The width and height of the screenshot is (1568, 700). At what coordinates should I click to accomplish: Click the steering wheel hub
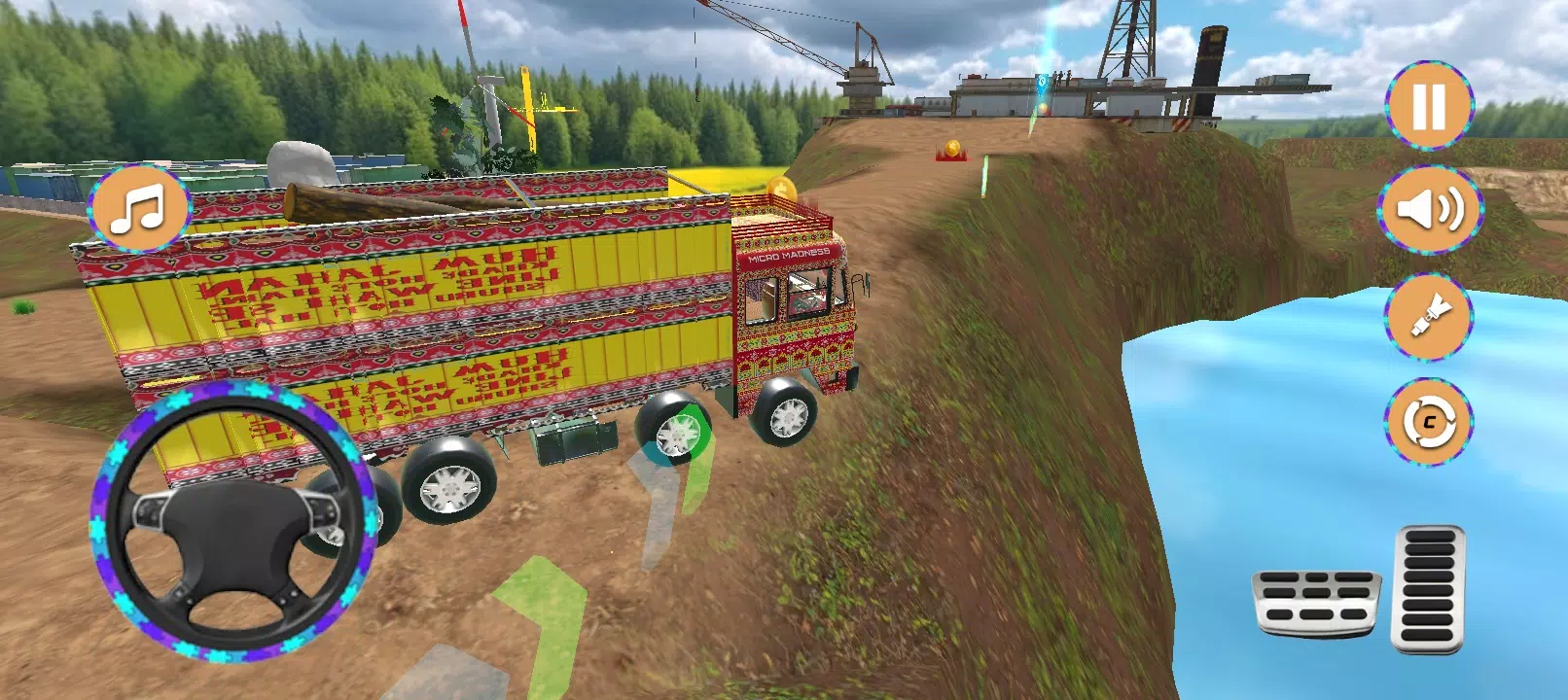(x=233, y=540)
